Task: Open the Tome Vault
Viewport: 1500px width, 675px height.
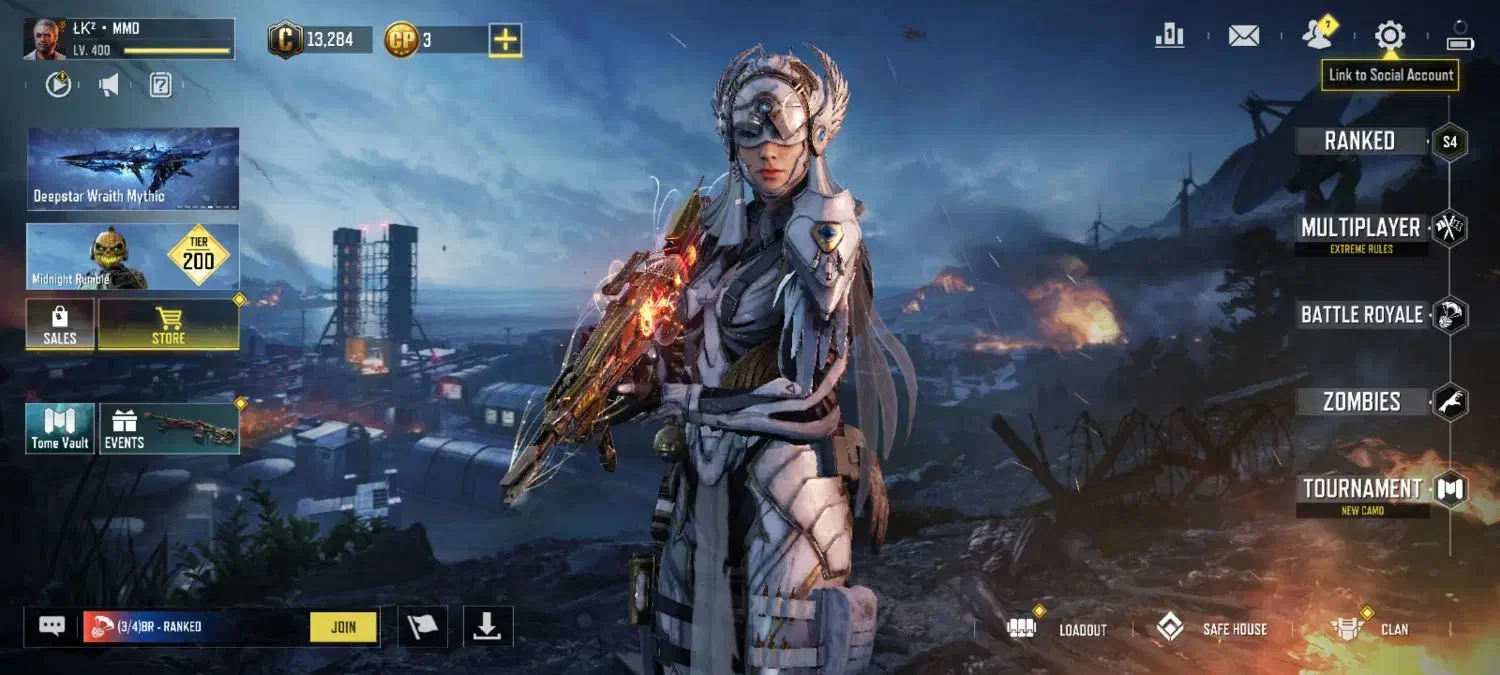Action: (60, 429)
